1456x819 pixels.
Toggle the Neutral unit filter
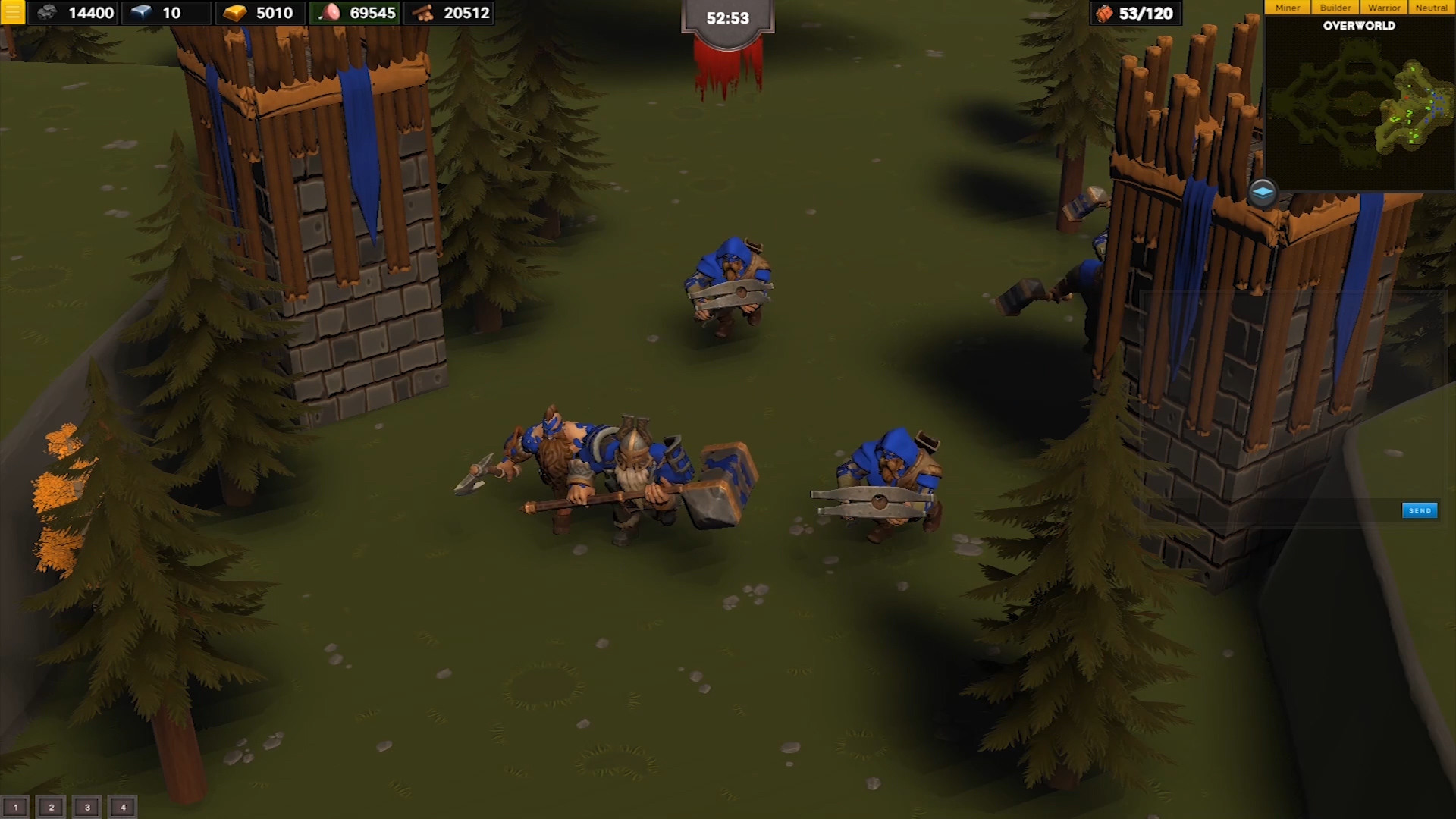1432,7
